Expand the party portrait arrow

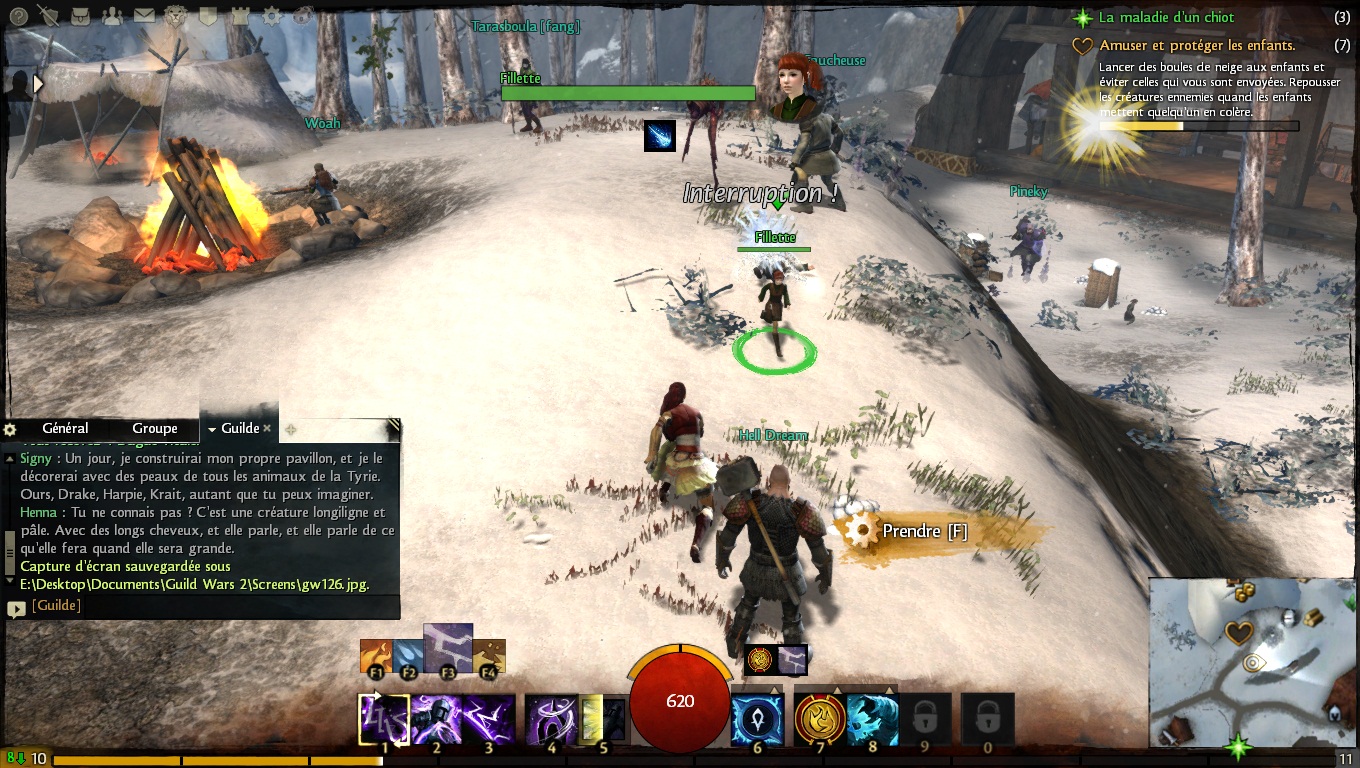tap(39, 85)
